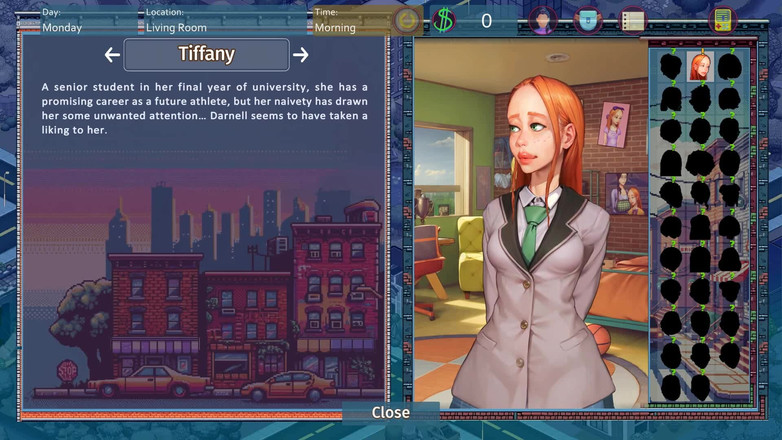Open the character profile icon in top bar
Viewport: 782px width, 440px height.
tap(542, 20)
